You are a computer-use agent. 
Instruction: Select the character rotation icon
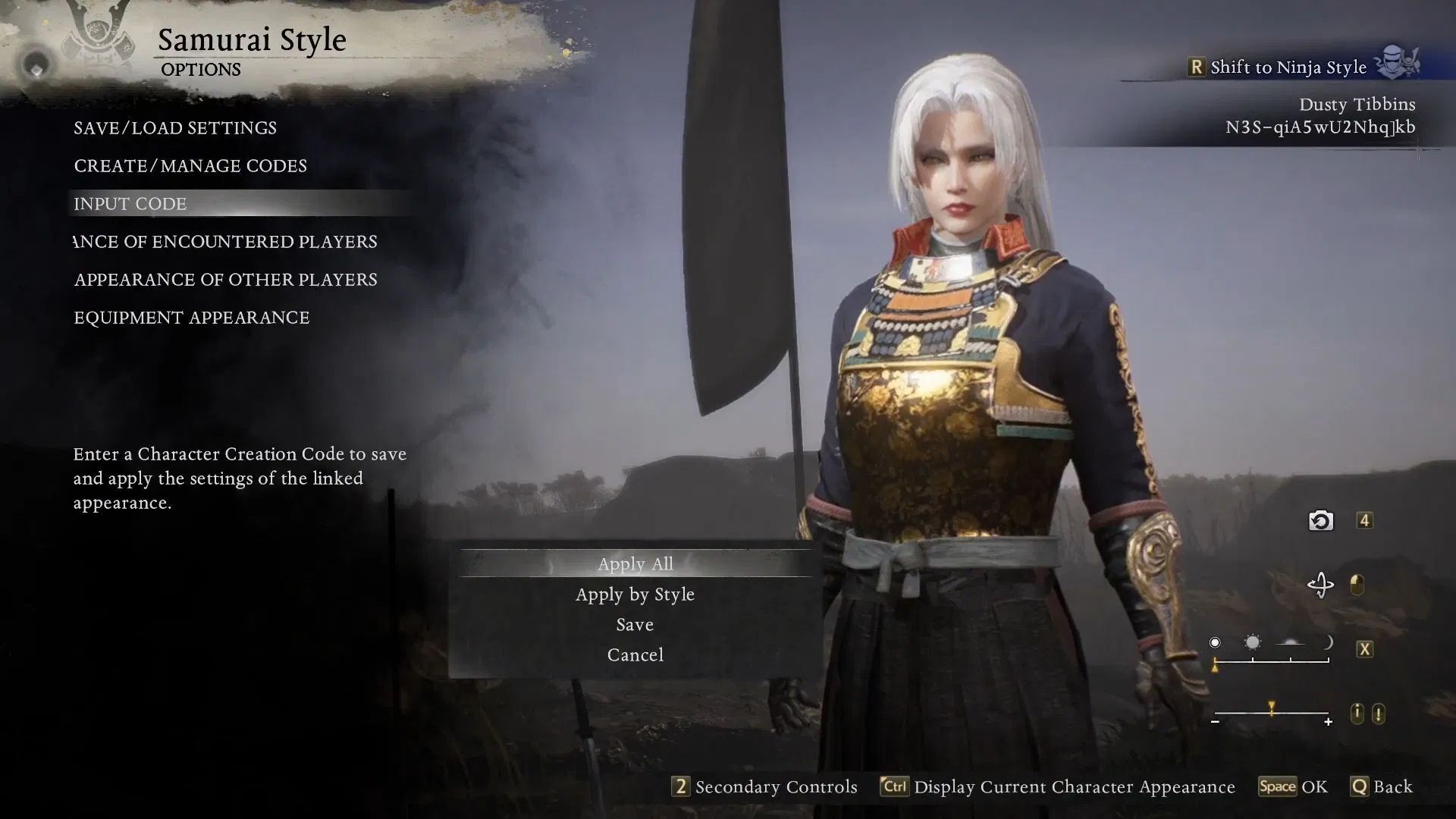pyautogui.click(x=1321, y=584)
